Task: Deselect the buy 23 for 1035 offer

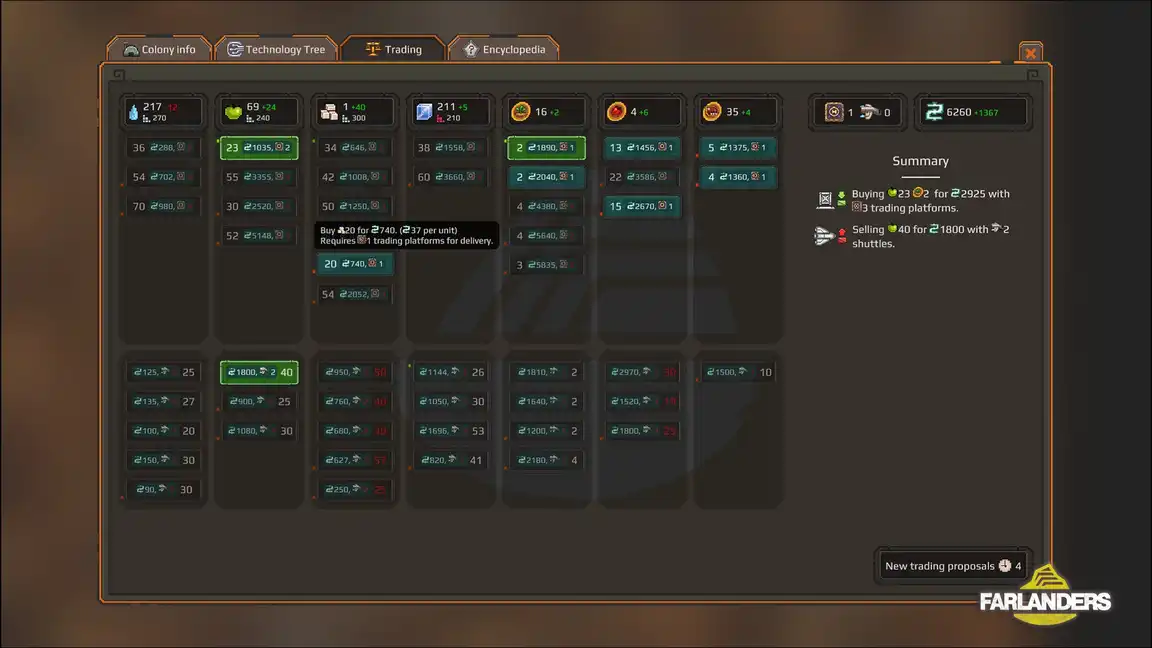Action: click(x=259, y=148)
